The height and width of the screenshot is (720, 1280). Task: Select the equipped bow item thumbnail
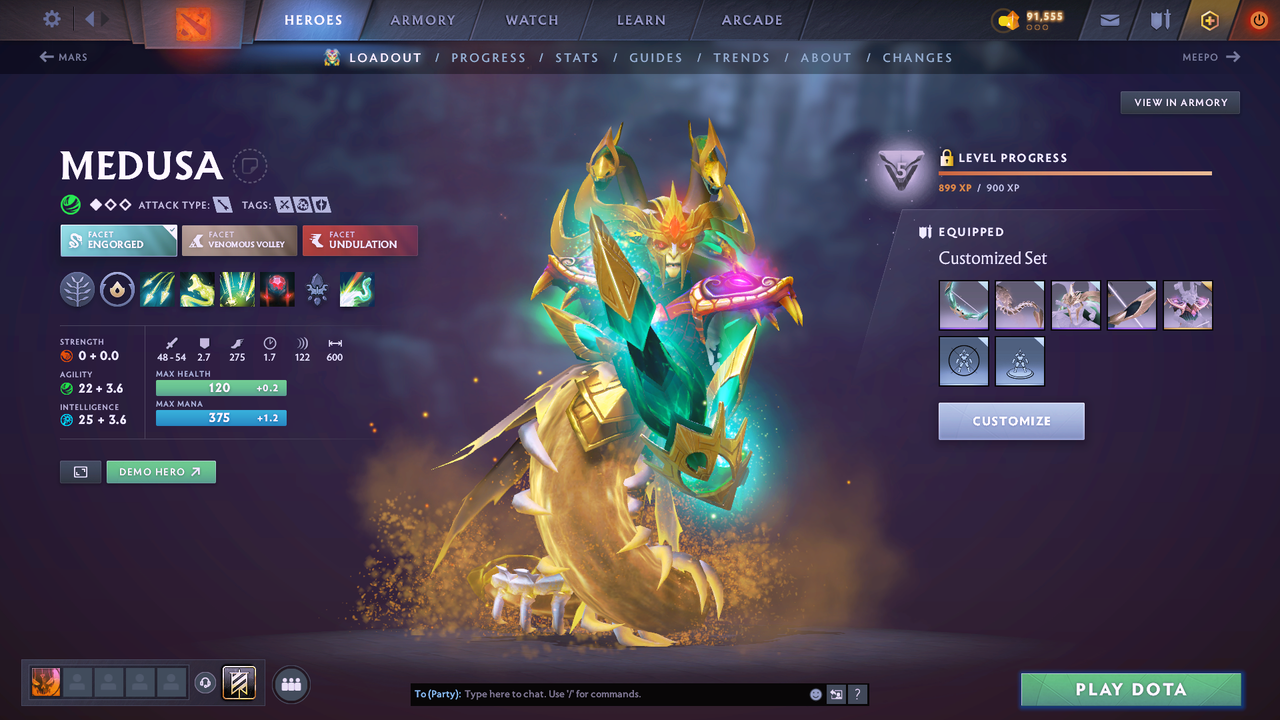tap(963, 305)
